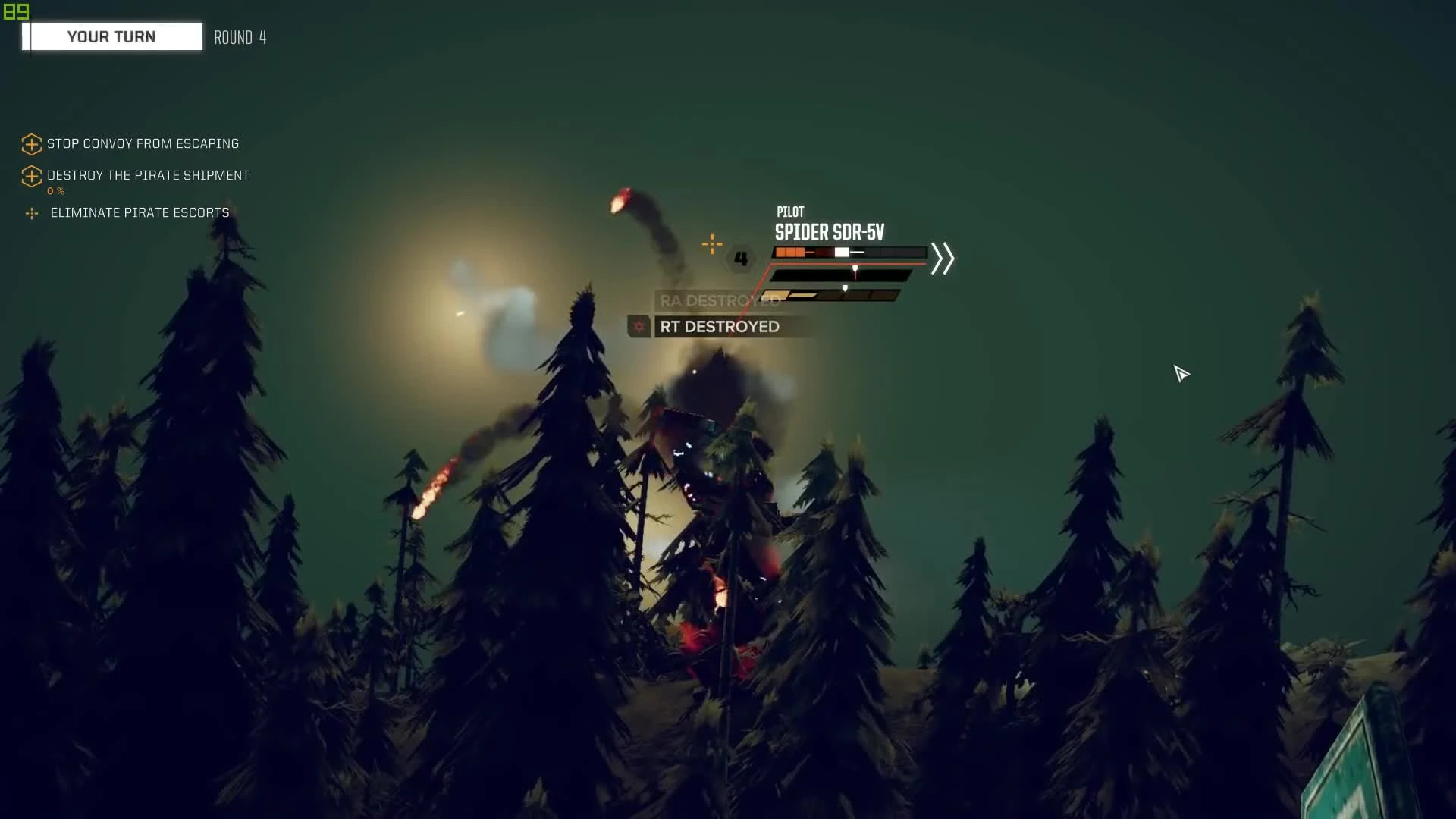Select the hexagonal initiative phase 4 badge
This screenshot has width=1456, height=819.
pos(741,259)
